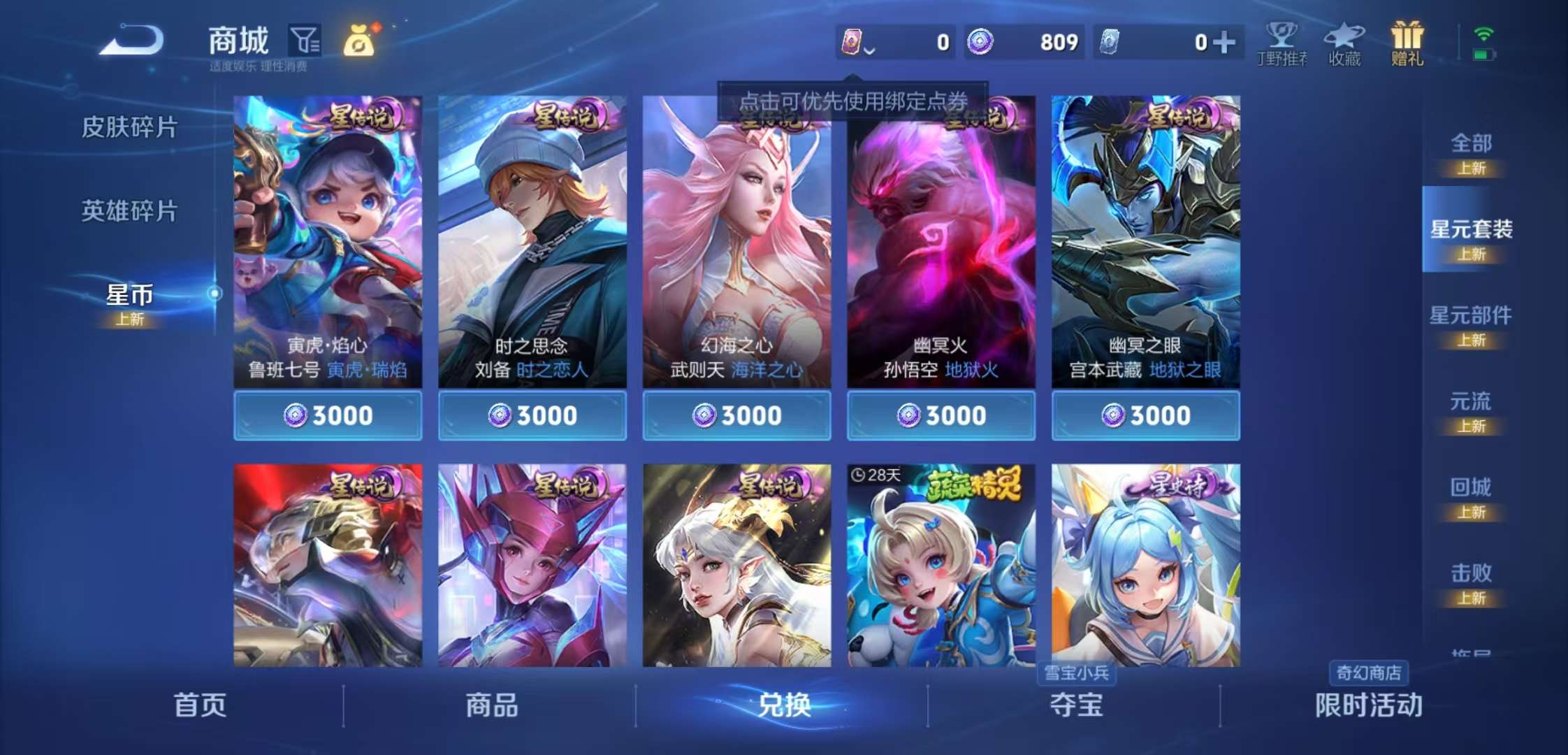Expand the chevron next to the point voucher balance
Viewport: 1568px width, 755px height.
click(870, 50)
